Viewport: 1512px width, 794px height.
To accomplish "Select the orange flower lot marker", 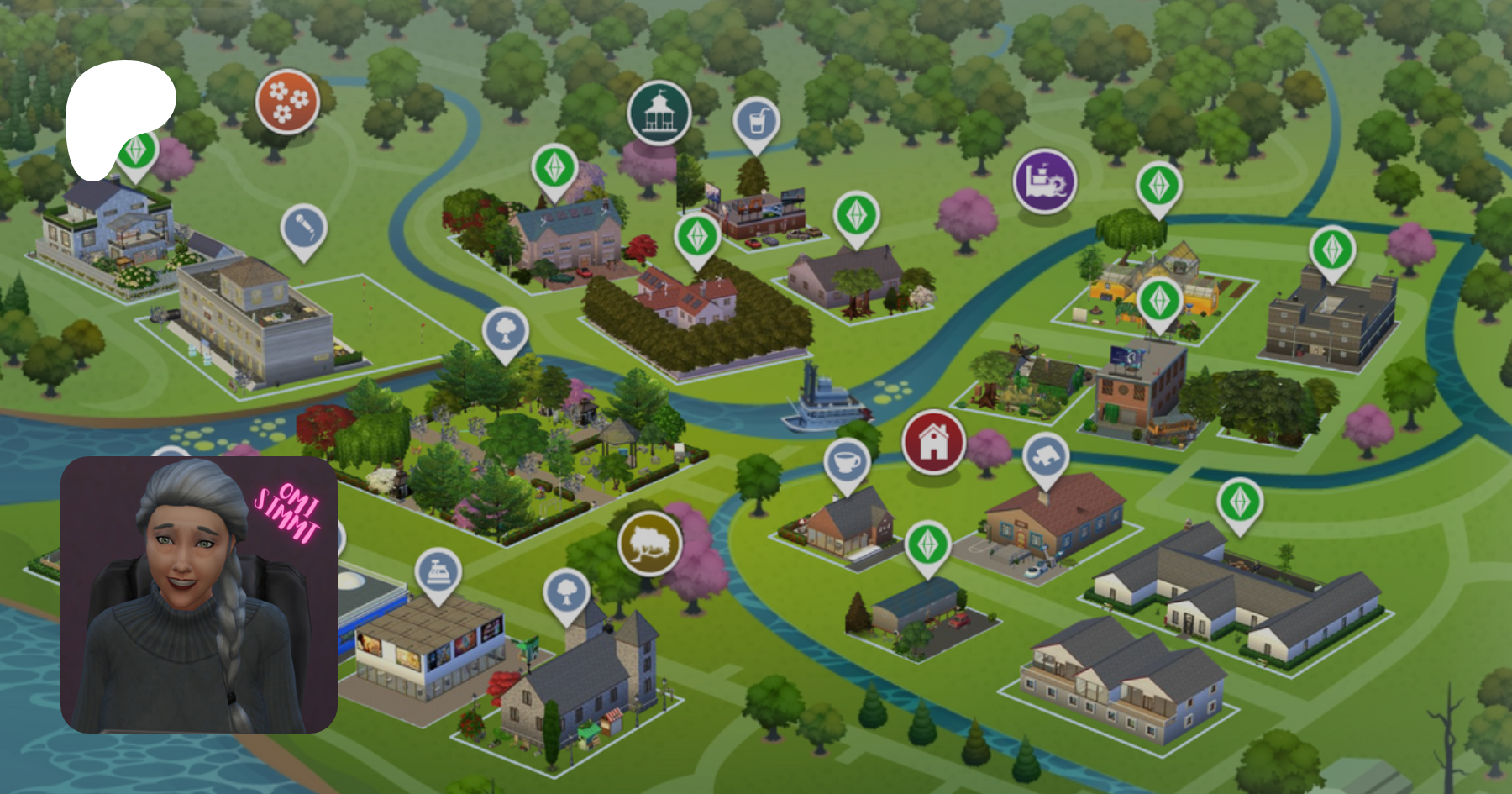I will [x=287, y=103].
